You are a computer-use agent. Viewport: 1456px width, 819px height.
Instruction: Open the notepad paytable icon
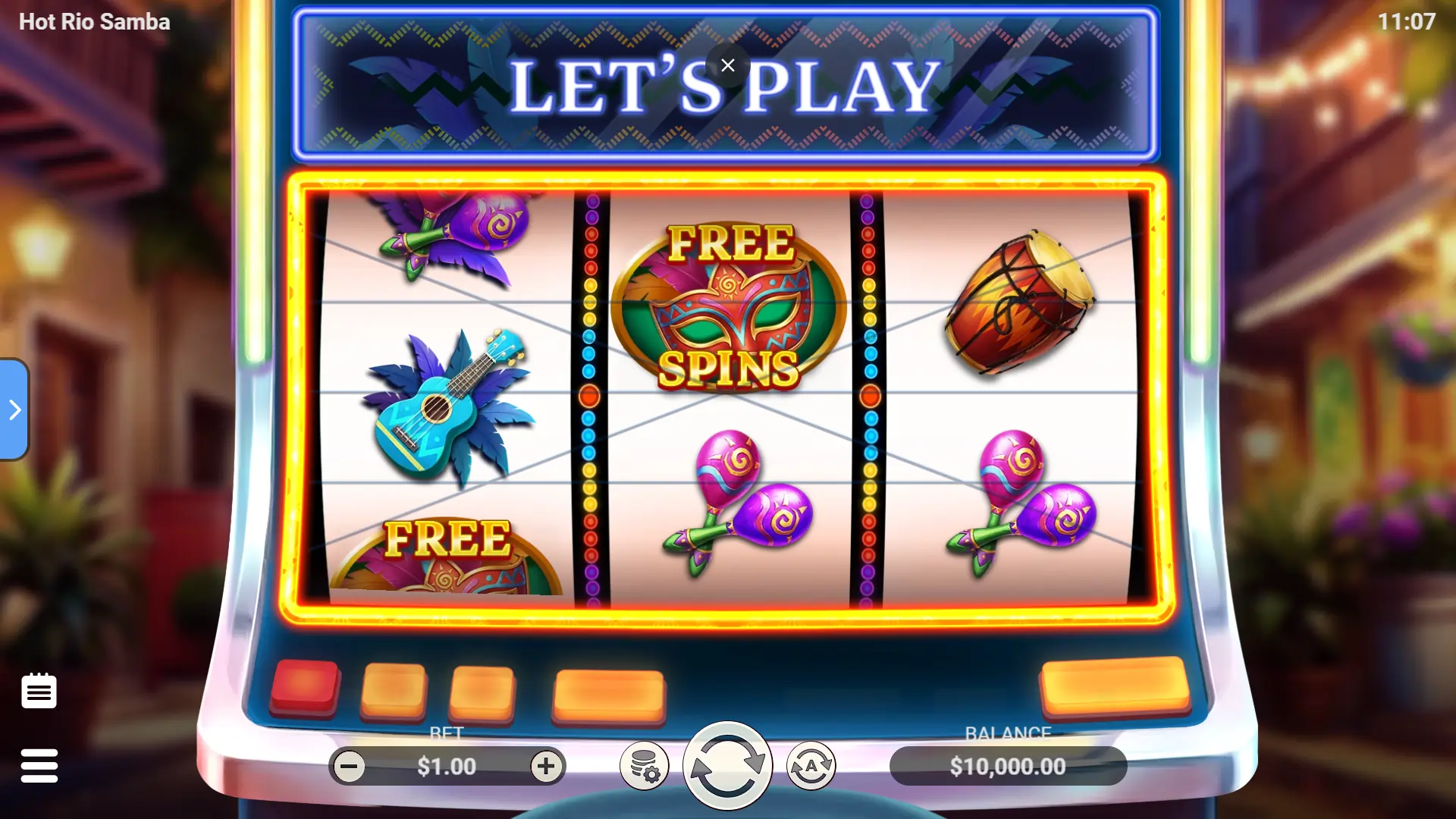[39, 691]
